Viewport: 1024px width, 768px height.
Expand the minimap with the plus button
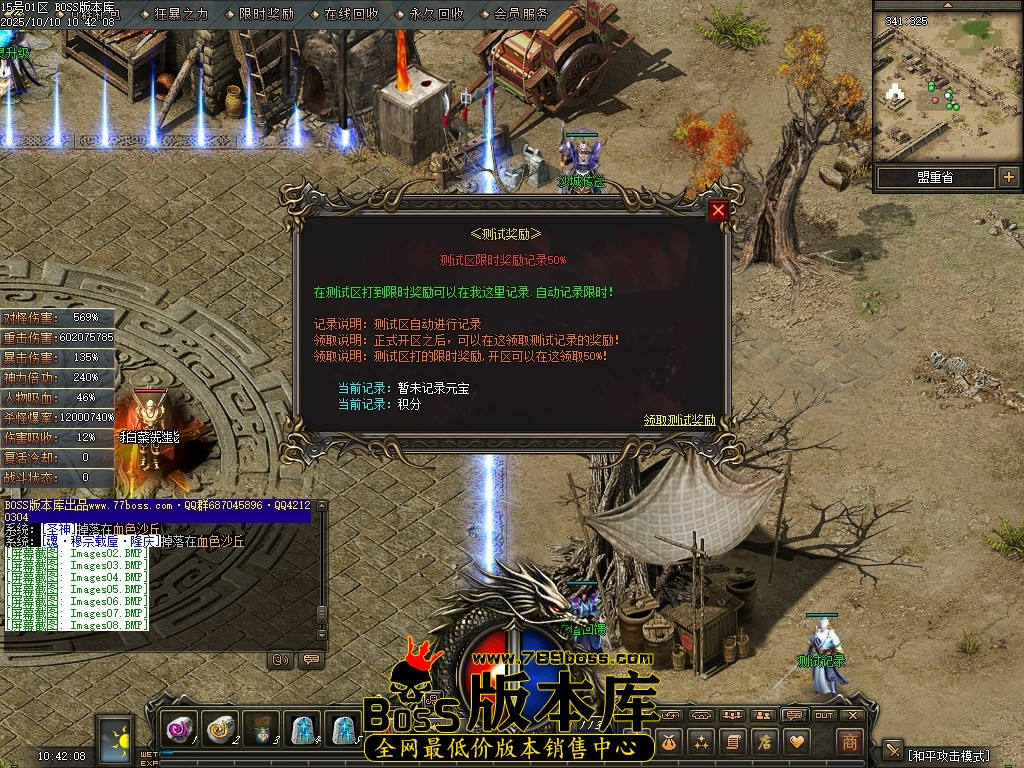pos(1008,177)
